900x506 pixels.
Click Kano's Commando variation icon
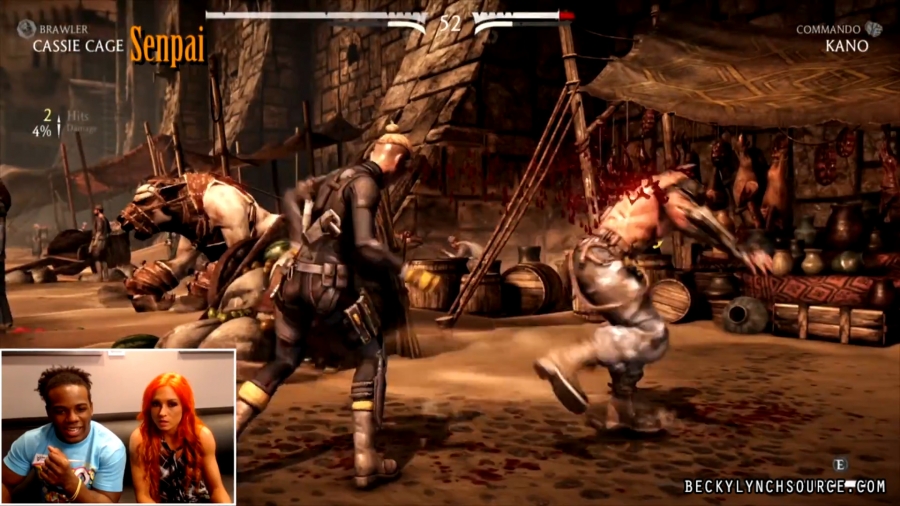(874, 29)
